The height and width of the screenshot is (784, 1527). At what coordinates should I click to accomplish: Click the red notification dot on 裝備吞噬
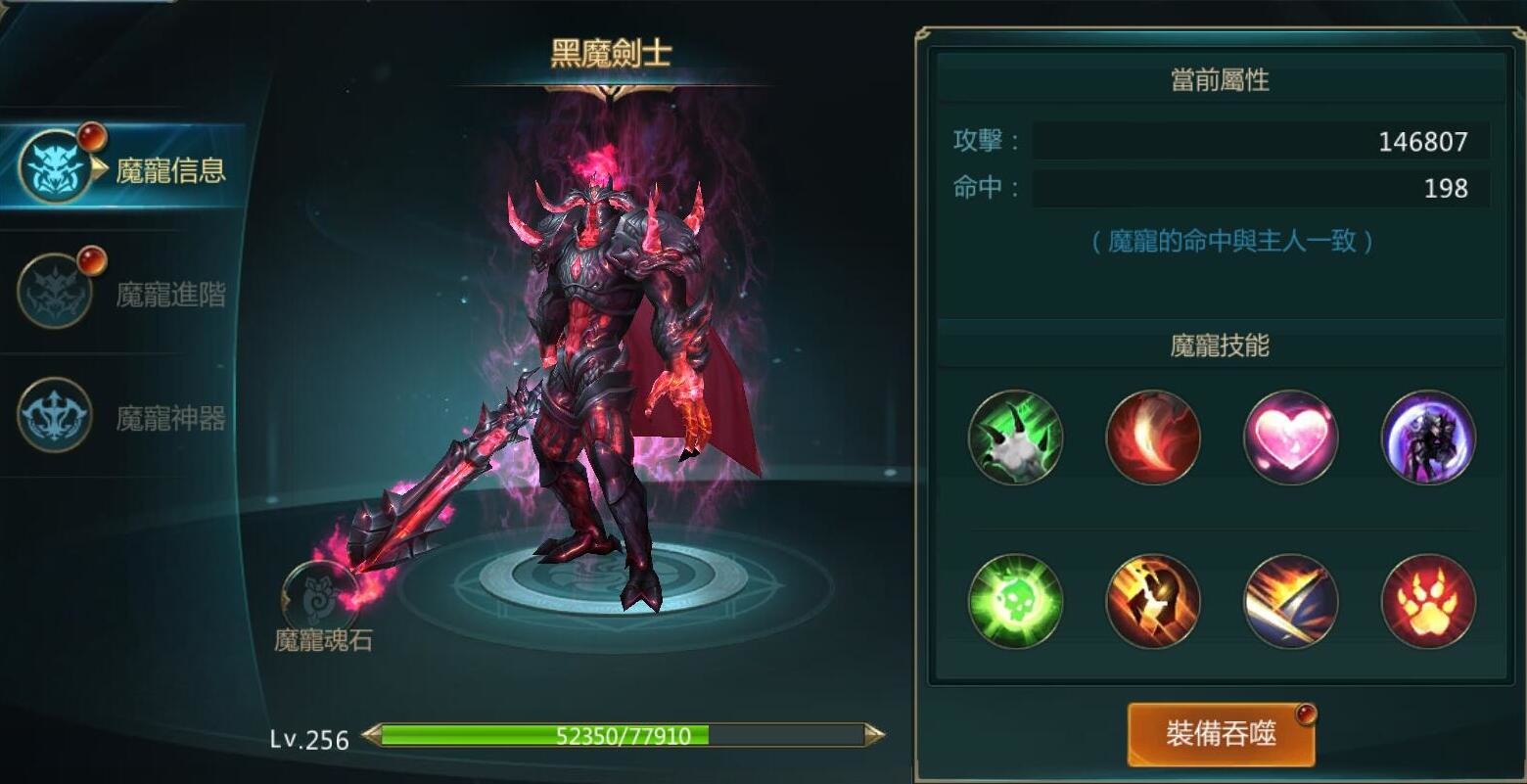[x=1309, y=713]
